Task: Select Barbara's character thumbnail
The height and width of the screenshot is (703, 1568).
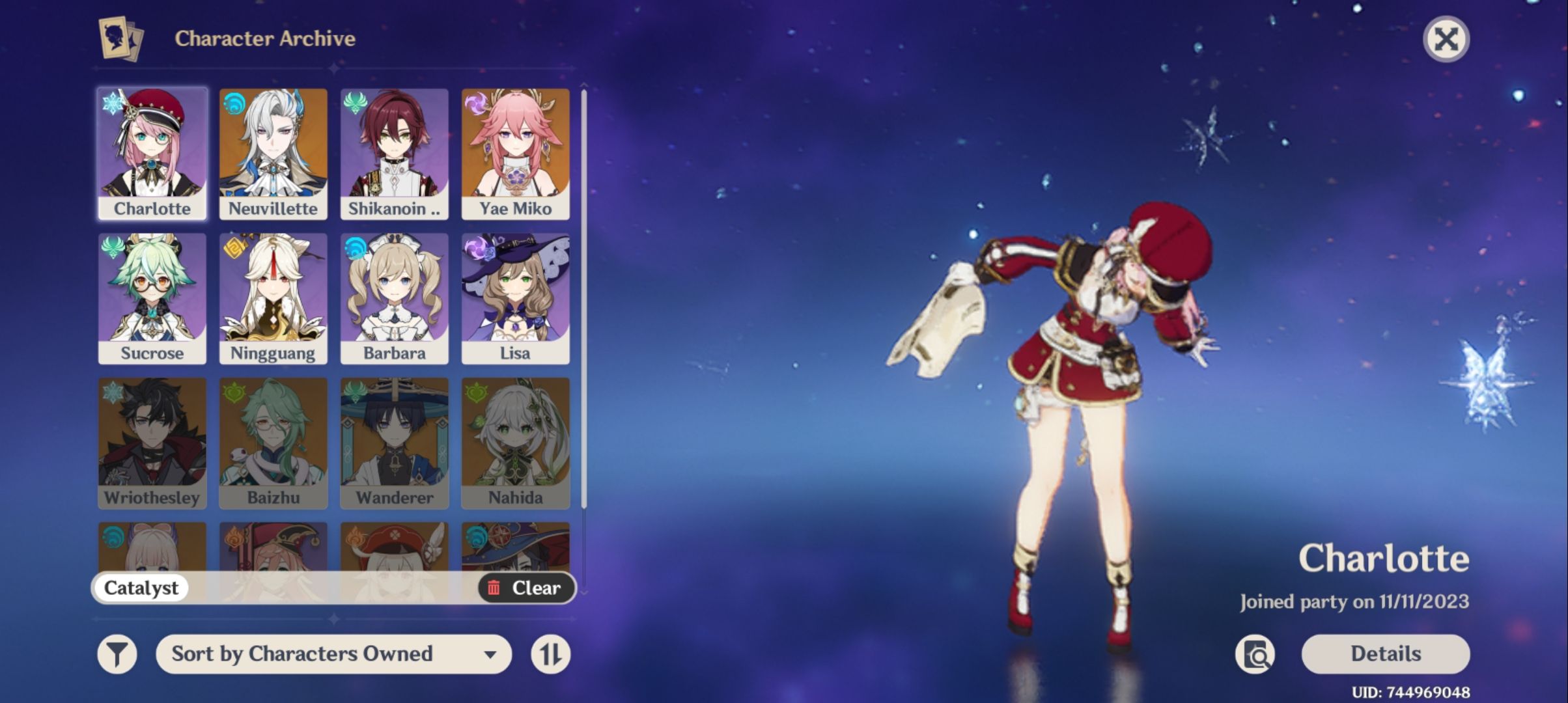Action: pos(394,293)
